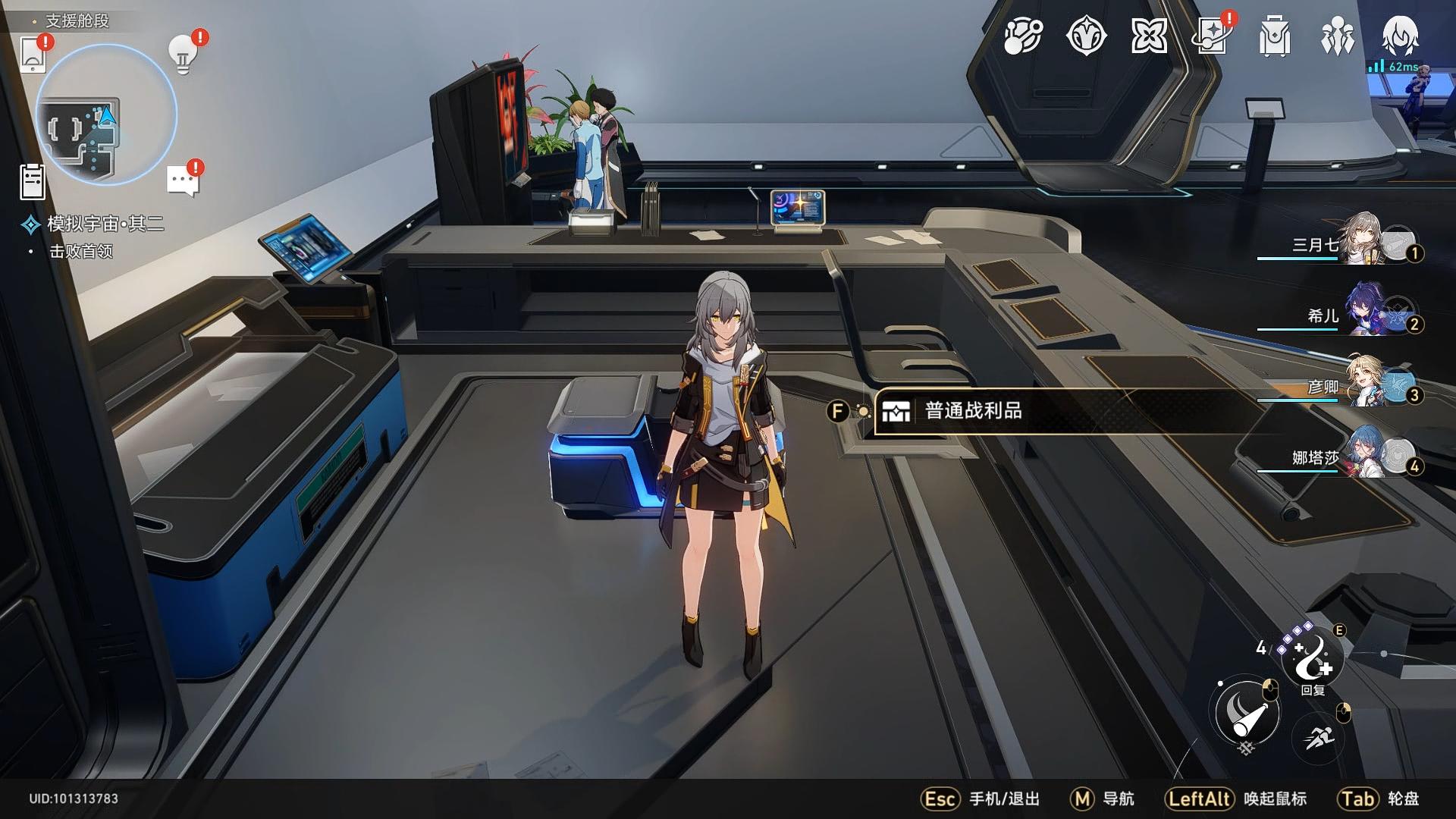Select the 模拟宇宙·其二 quest tracker
Screen dimensions: 1456x819
(x=105, y=224)
